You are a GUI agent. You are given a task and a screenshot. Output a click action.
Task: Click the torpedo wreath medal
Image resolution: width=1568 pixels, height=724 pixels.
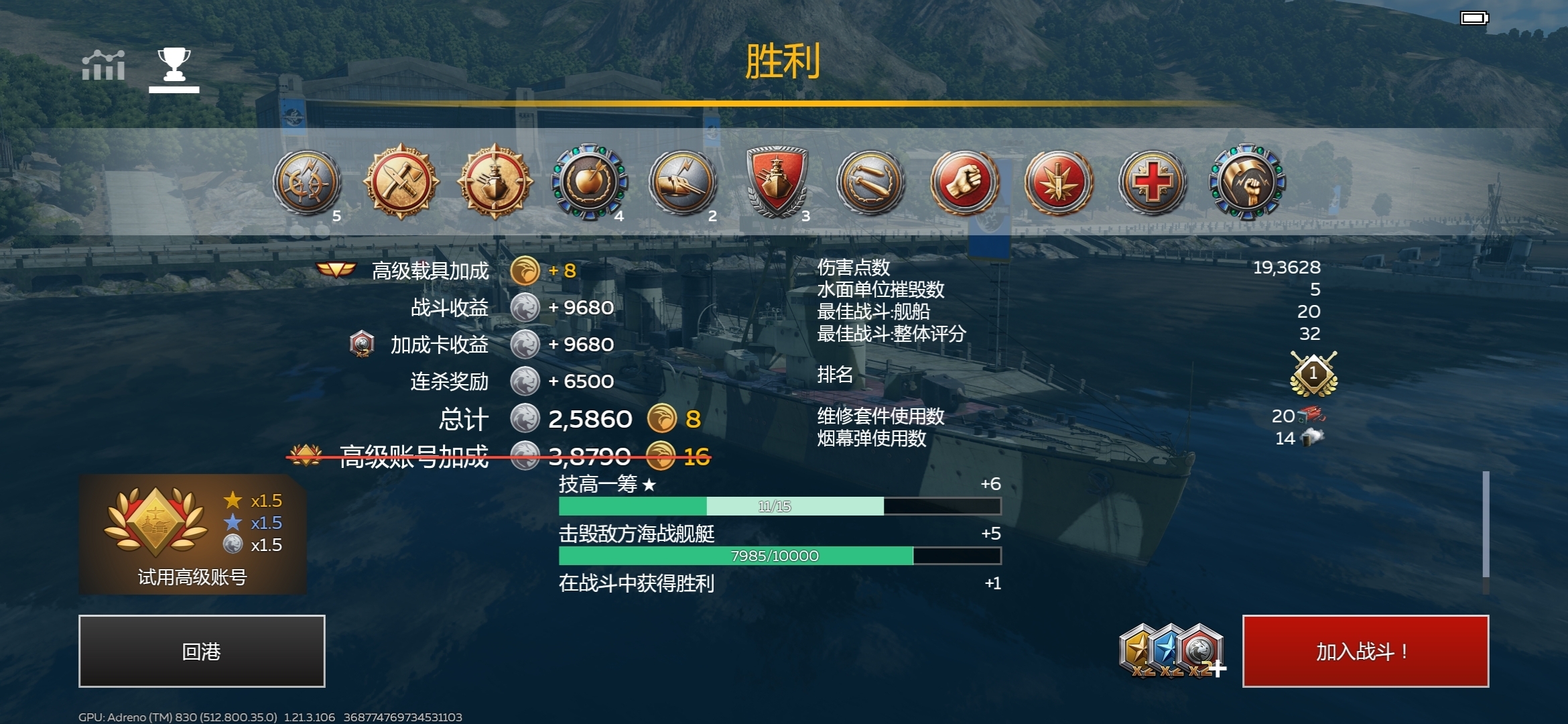(x=870, y=184)
